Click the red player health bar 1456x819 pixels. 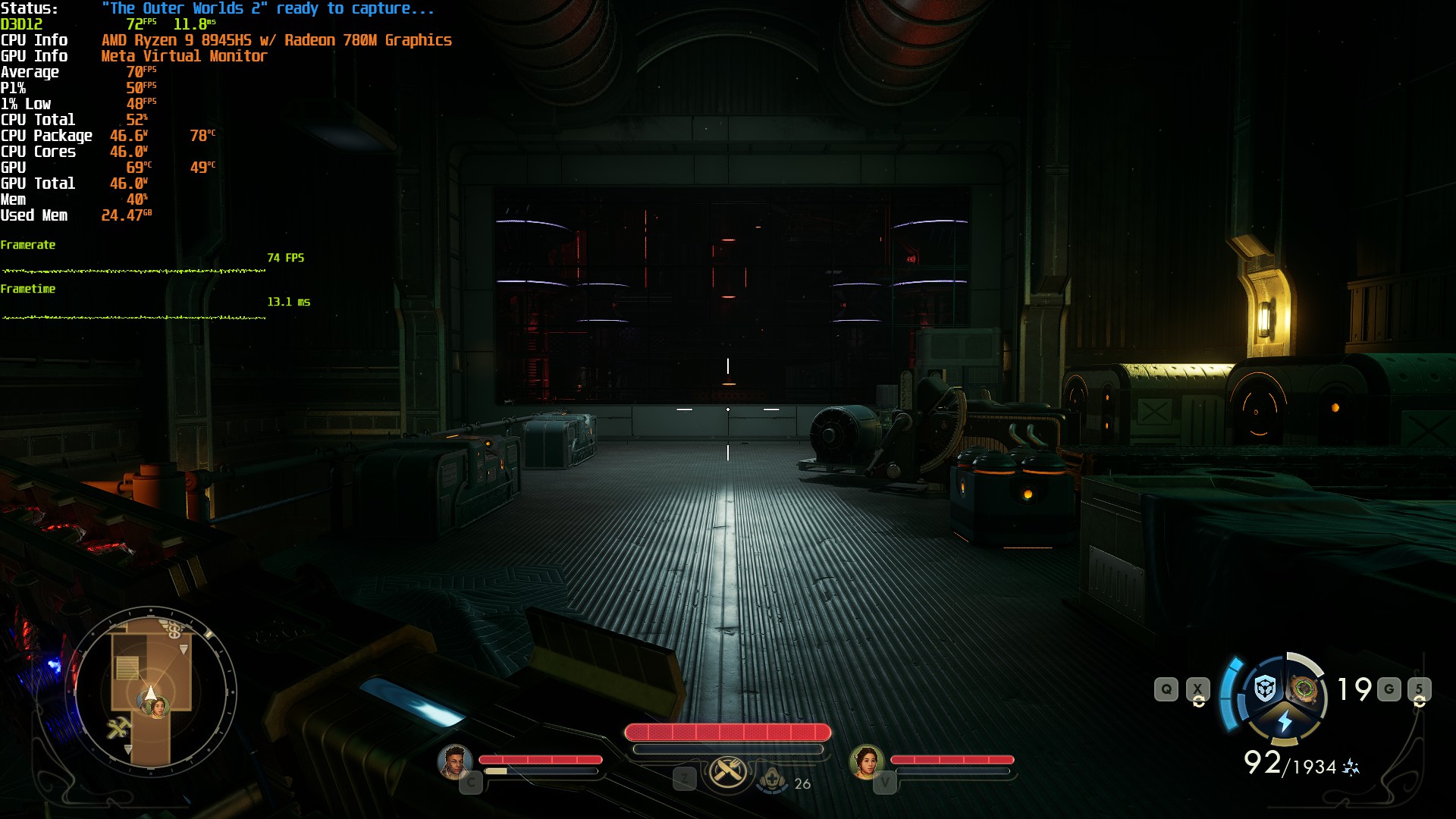tap(728, 732)
